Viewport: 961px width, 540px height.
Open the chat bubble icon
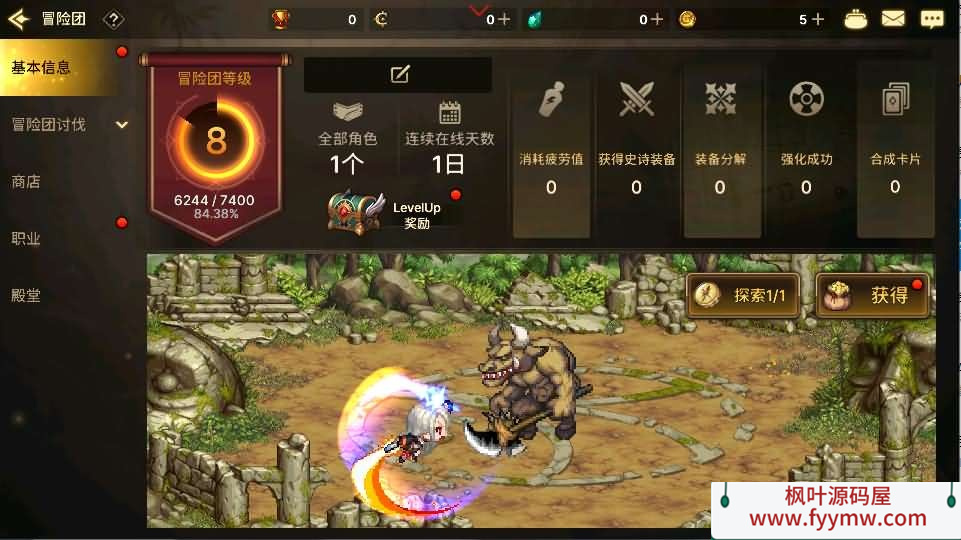931,19
